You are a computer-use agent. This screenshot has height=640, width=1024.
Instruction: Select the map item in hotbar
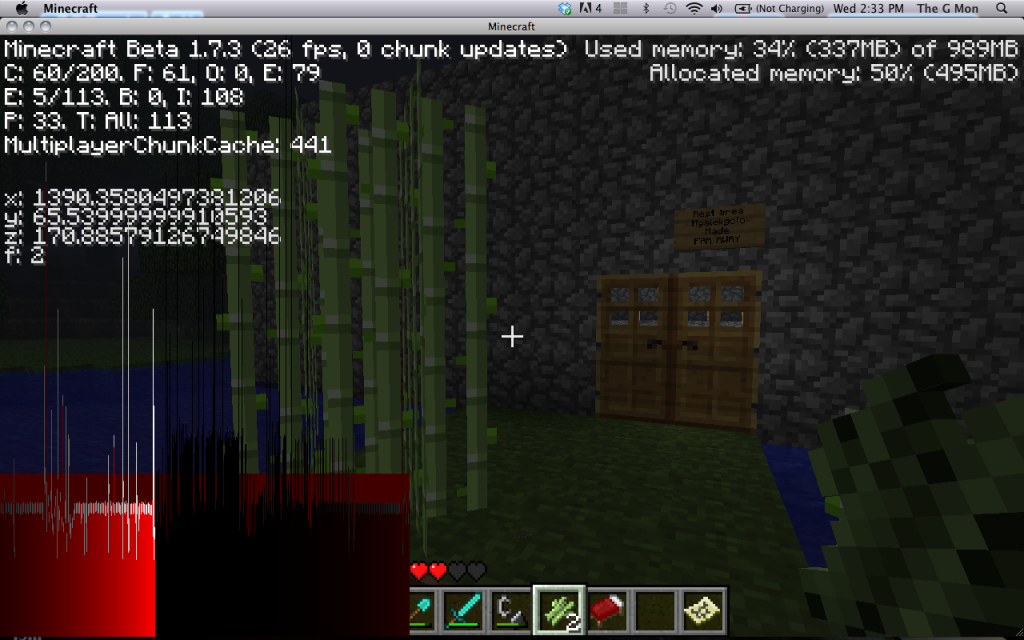point(702,609)
